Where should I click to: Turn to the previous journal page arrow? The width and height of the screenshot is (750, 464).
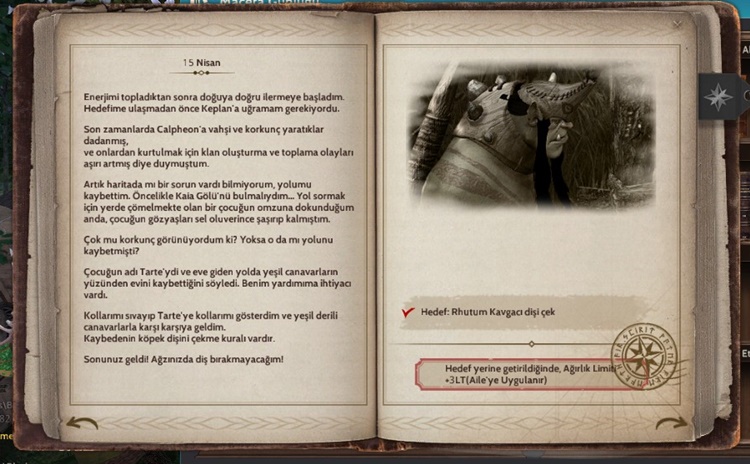[82, 422]
